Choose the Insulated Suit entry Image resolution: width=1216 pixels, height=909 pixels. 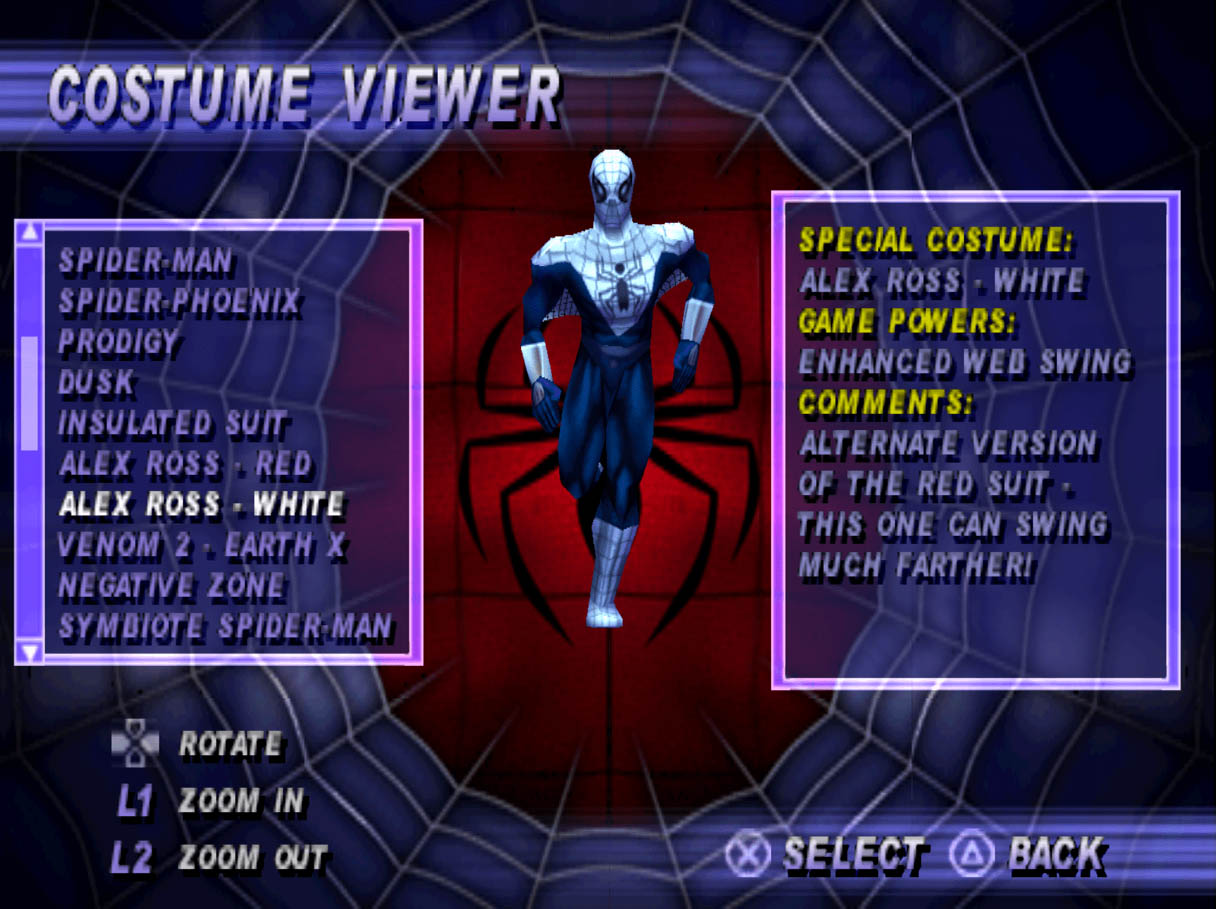172,424
